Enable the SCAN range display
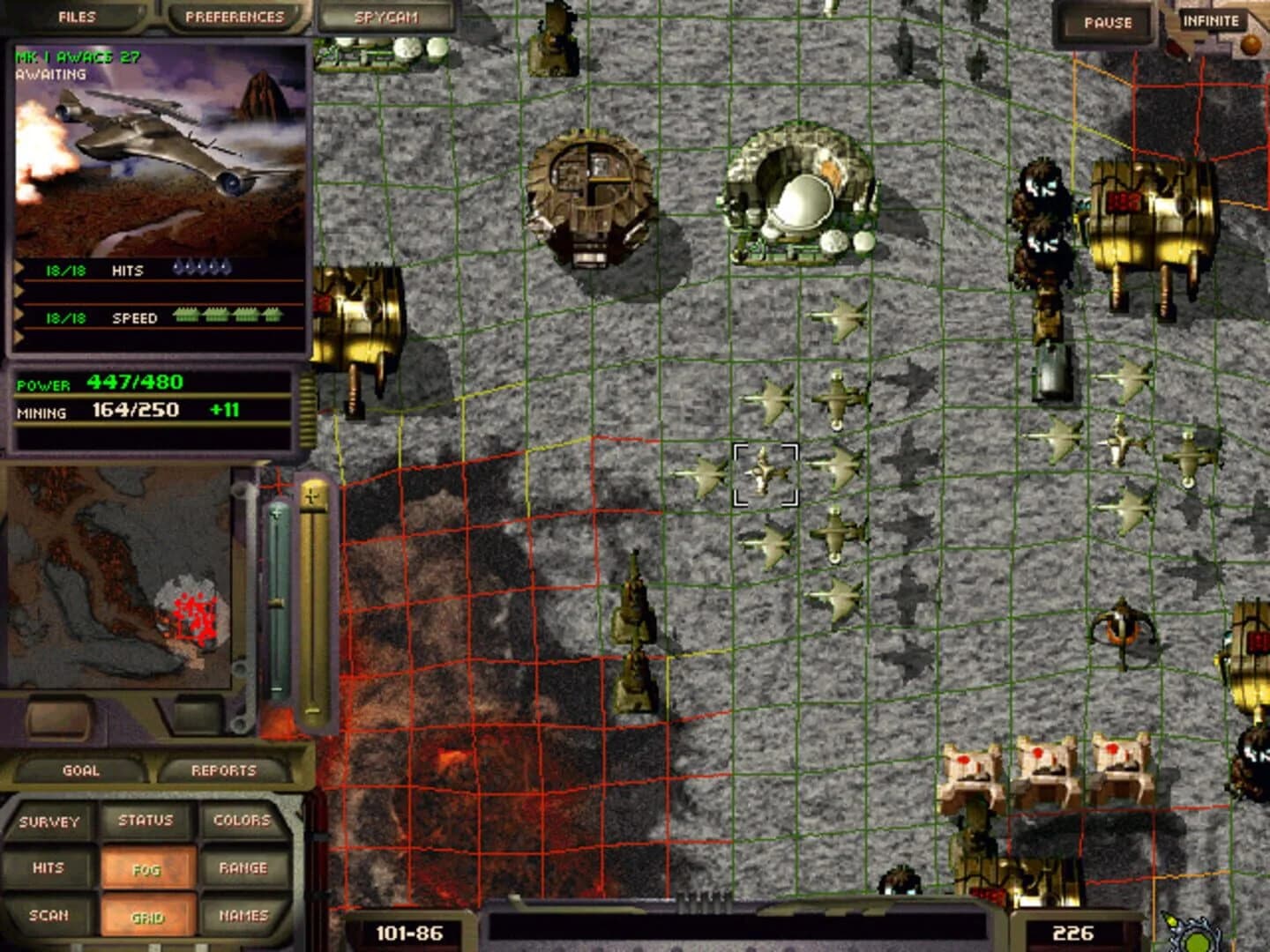The image size is (1270, 952). 51,916
